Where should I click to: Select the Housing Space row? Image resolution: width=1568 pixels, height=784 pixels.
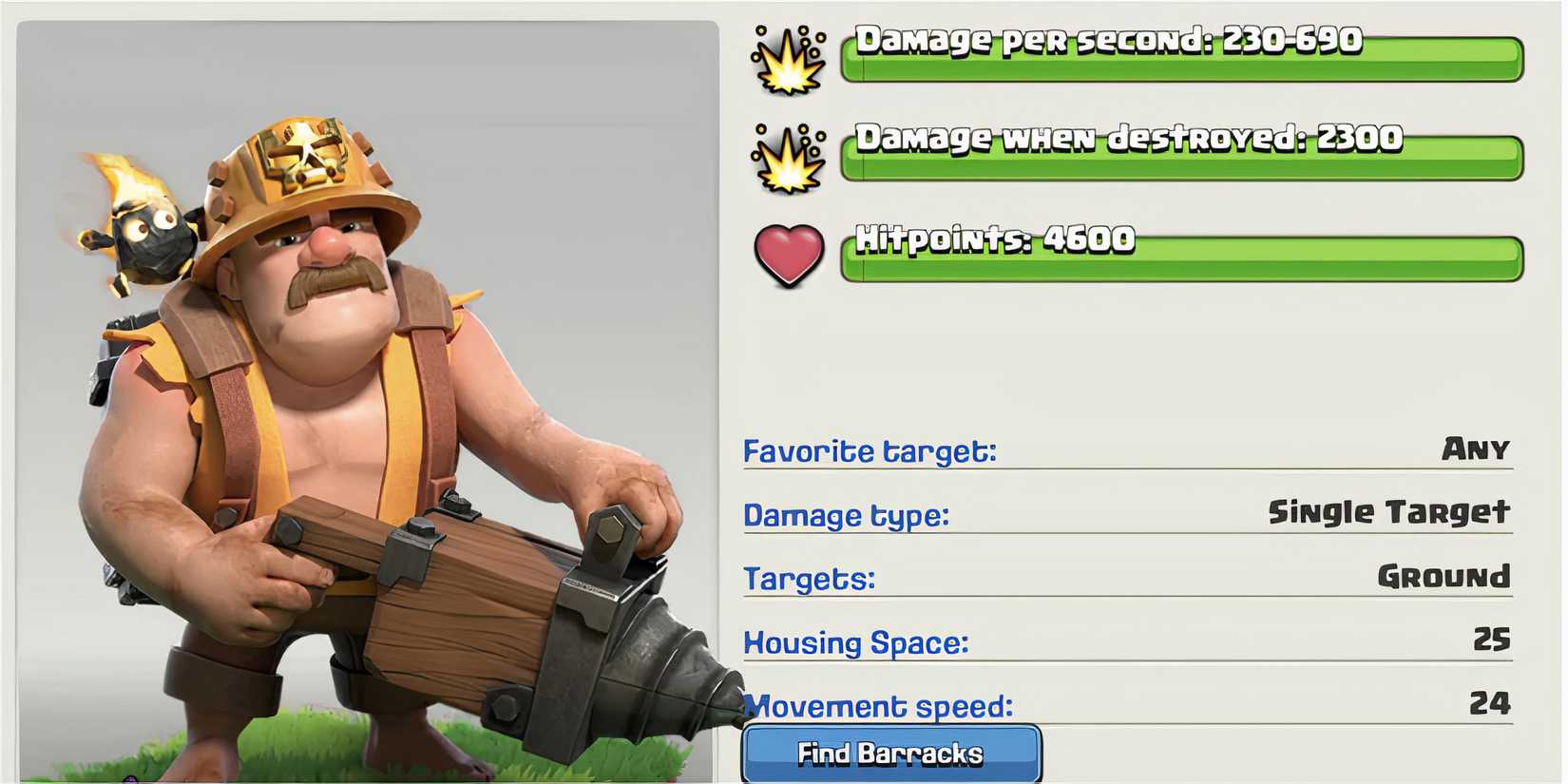(x=855, y=642)
